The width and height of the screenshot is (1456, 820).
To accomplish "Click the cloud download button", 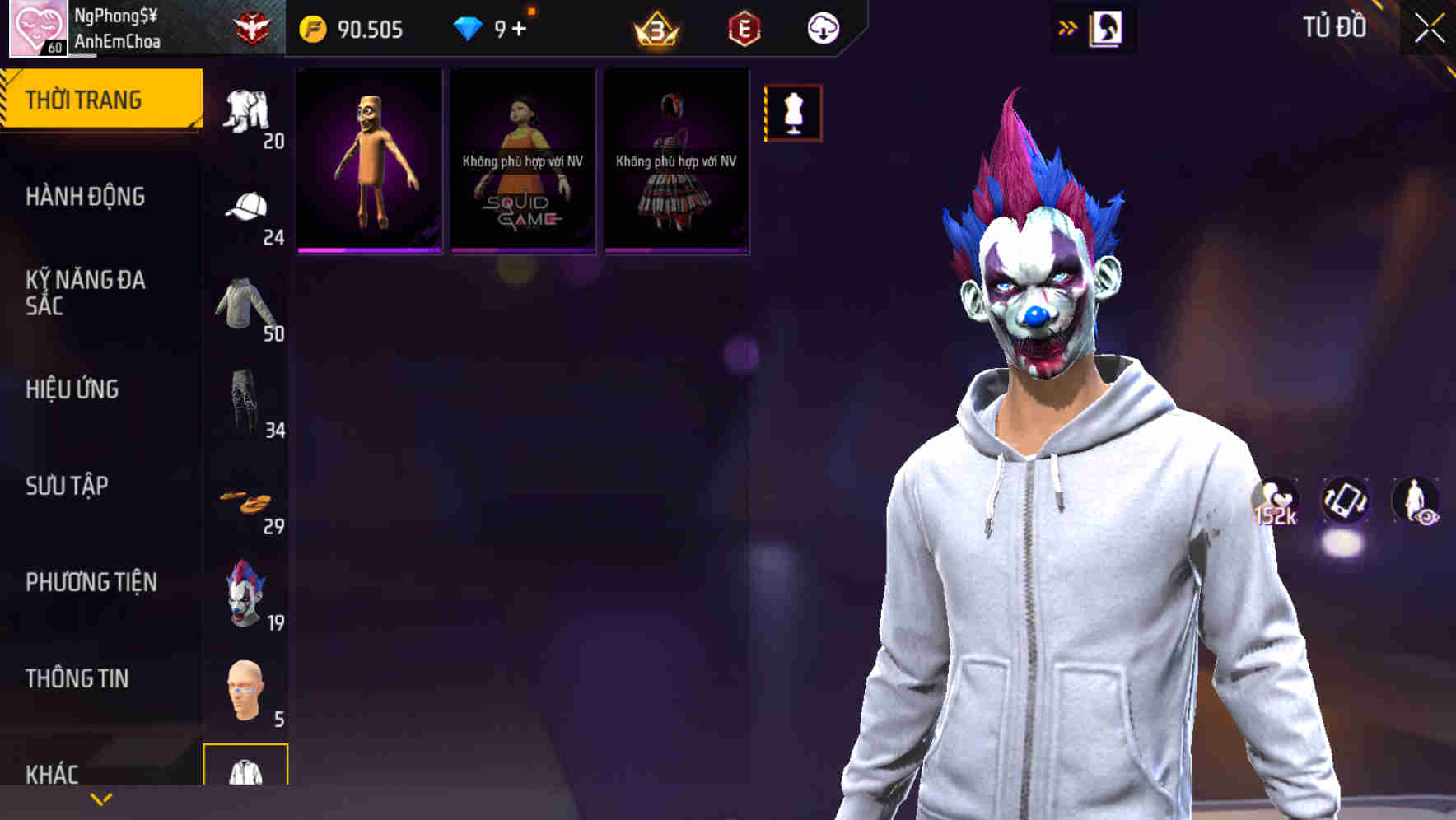I will tap(822, 27).
